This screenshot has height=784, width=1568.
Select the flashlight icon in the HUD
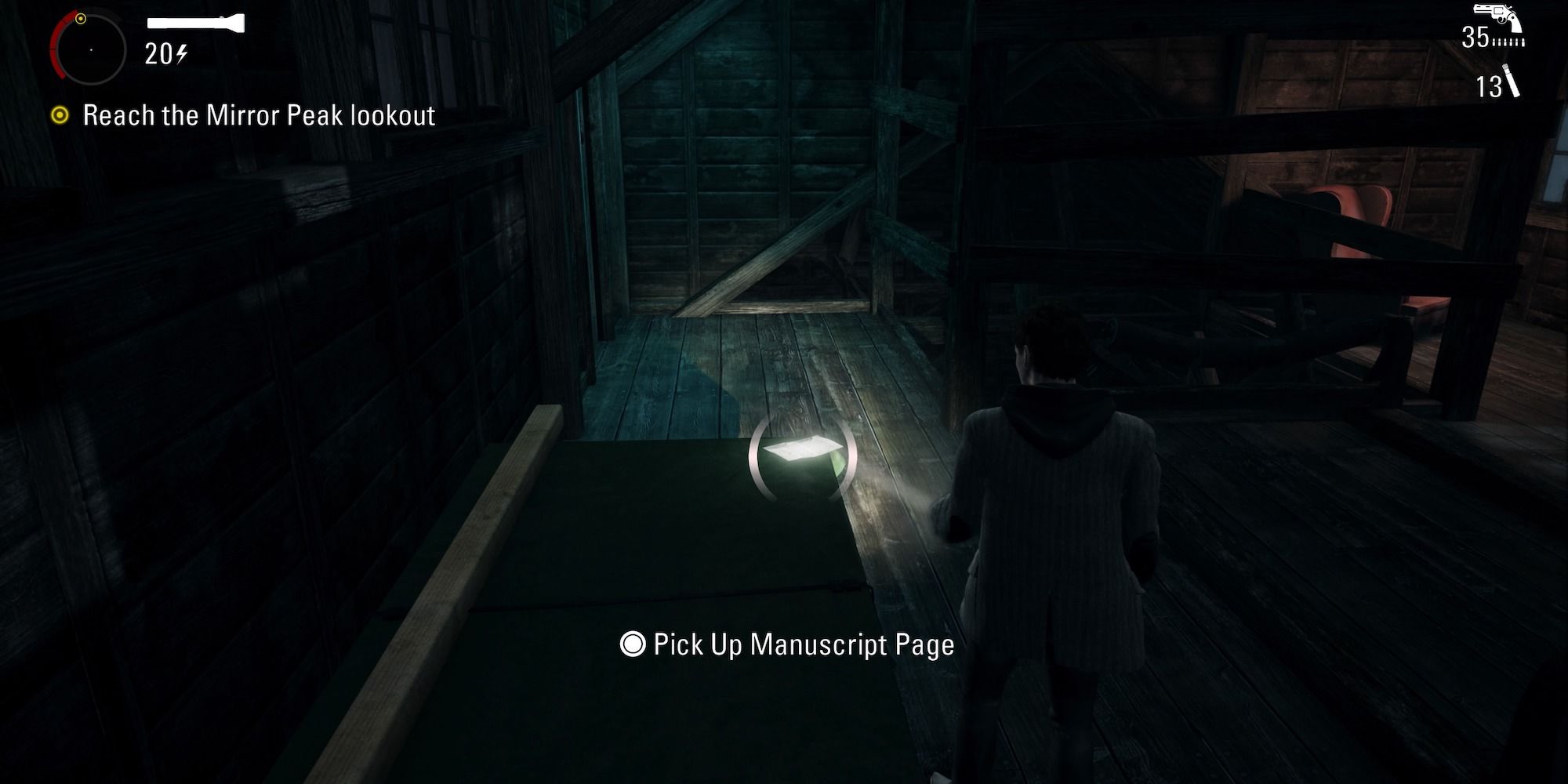[x=194, y=21]
